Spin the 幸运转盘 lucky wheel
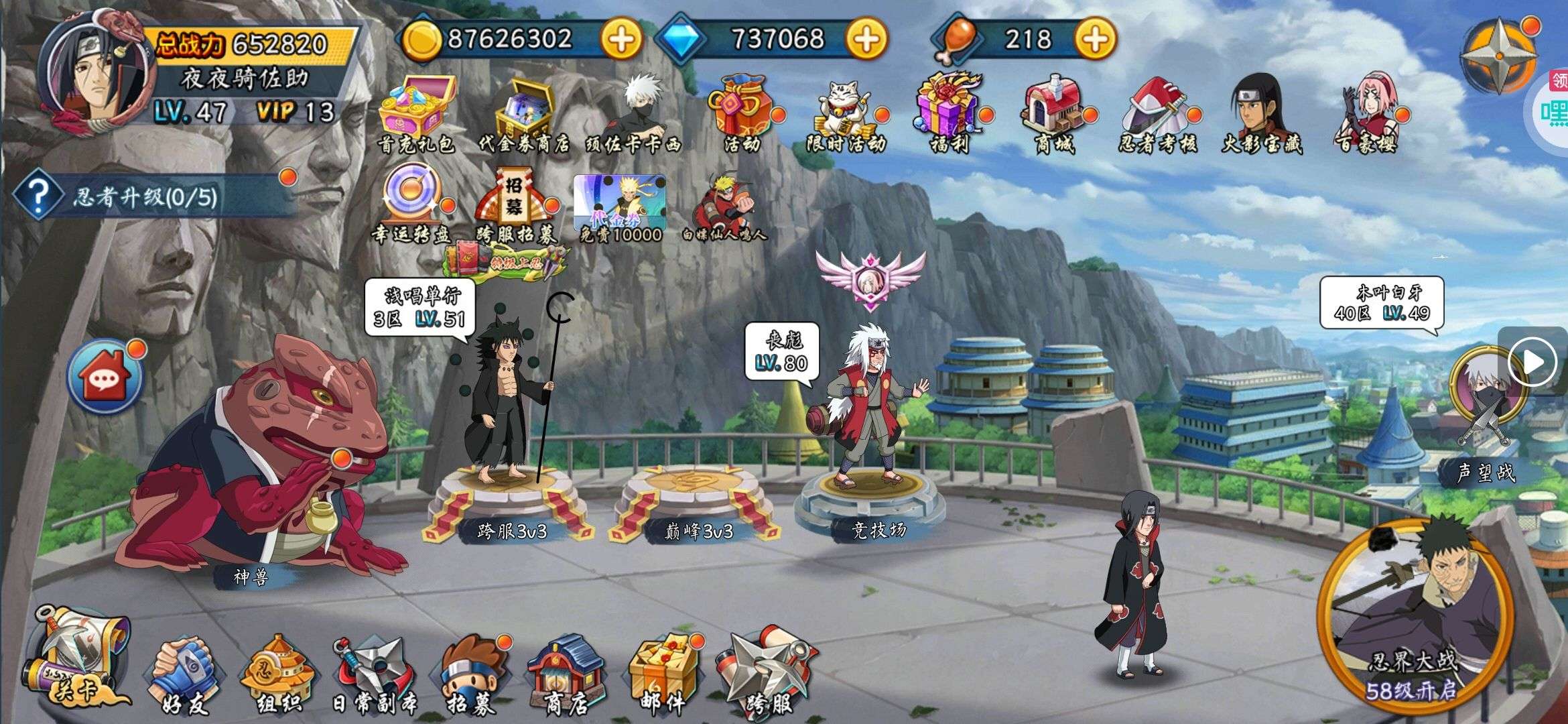The height and width of the screenshot is (724, 1568). pos(411,201)
